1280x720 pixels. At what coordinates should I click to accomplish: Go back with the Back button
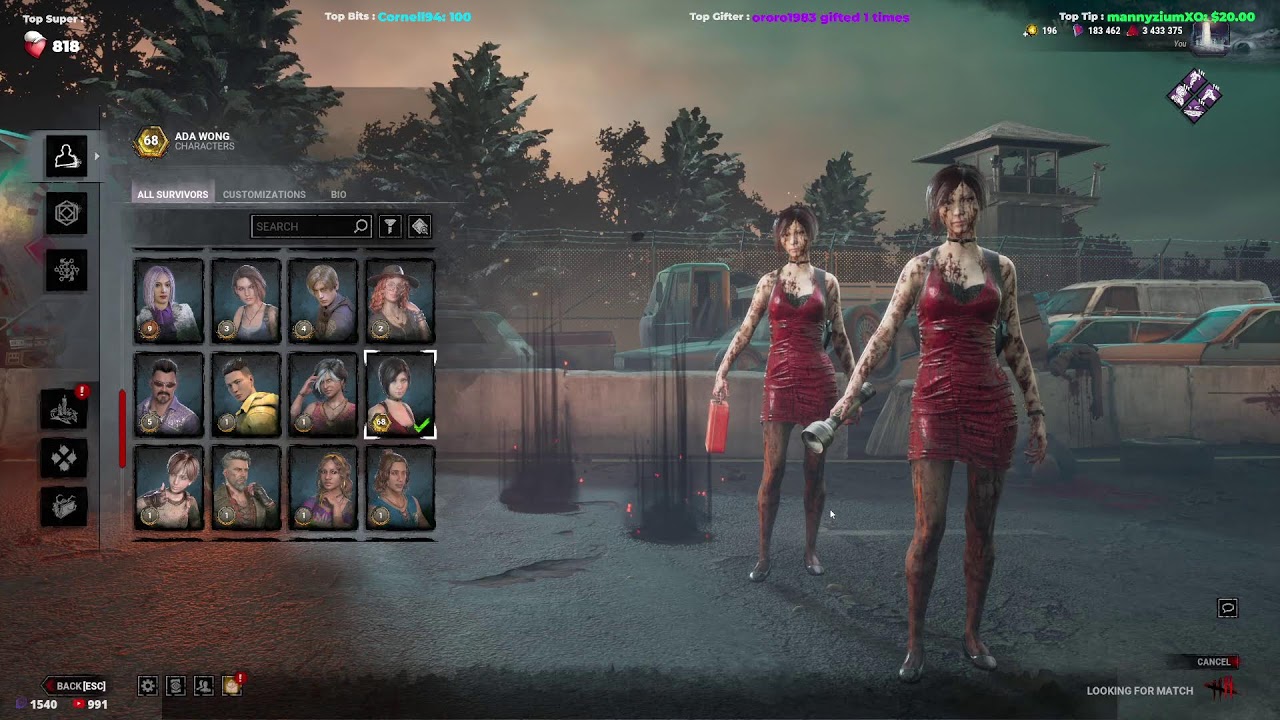[x=76, y=686]
